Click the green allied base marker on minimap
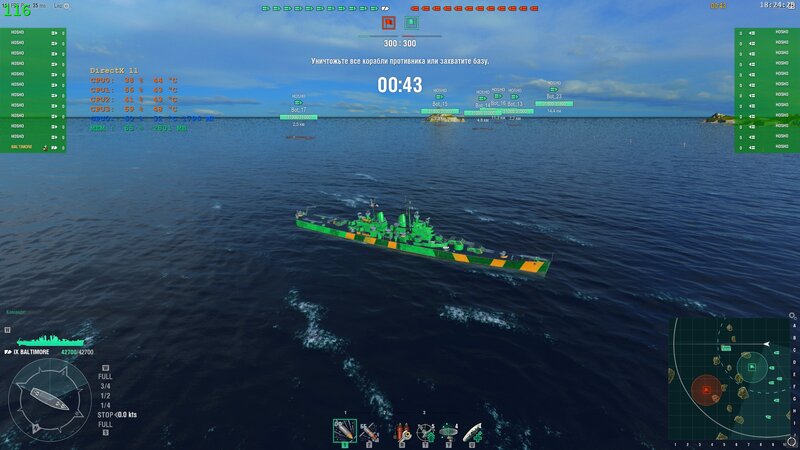This screenshot has height=450, width=800. pyautogui.click(x=752, y=367)
